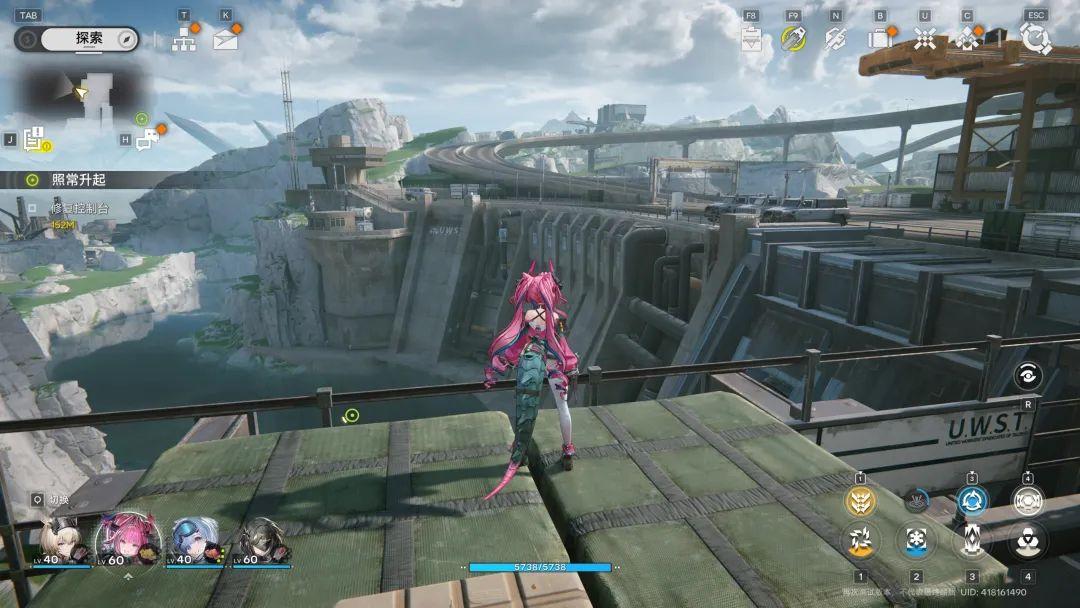Open the clipboard checklist icon
1080x608 pixels.
[752, 39]
